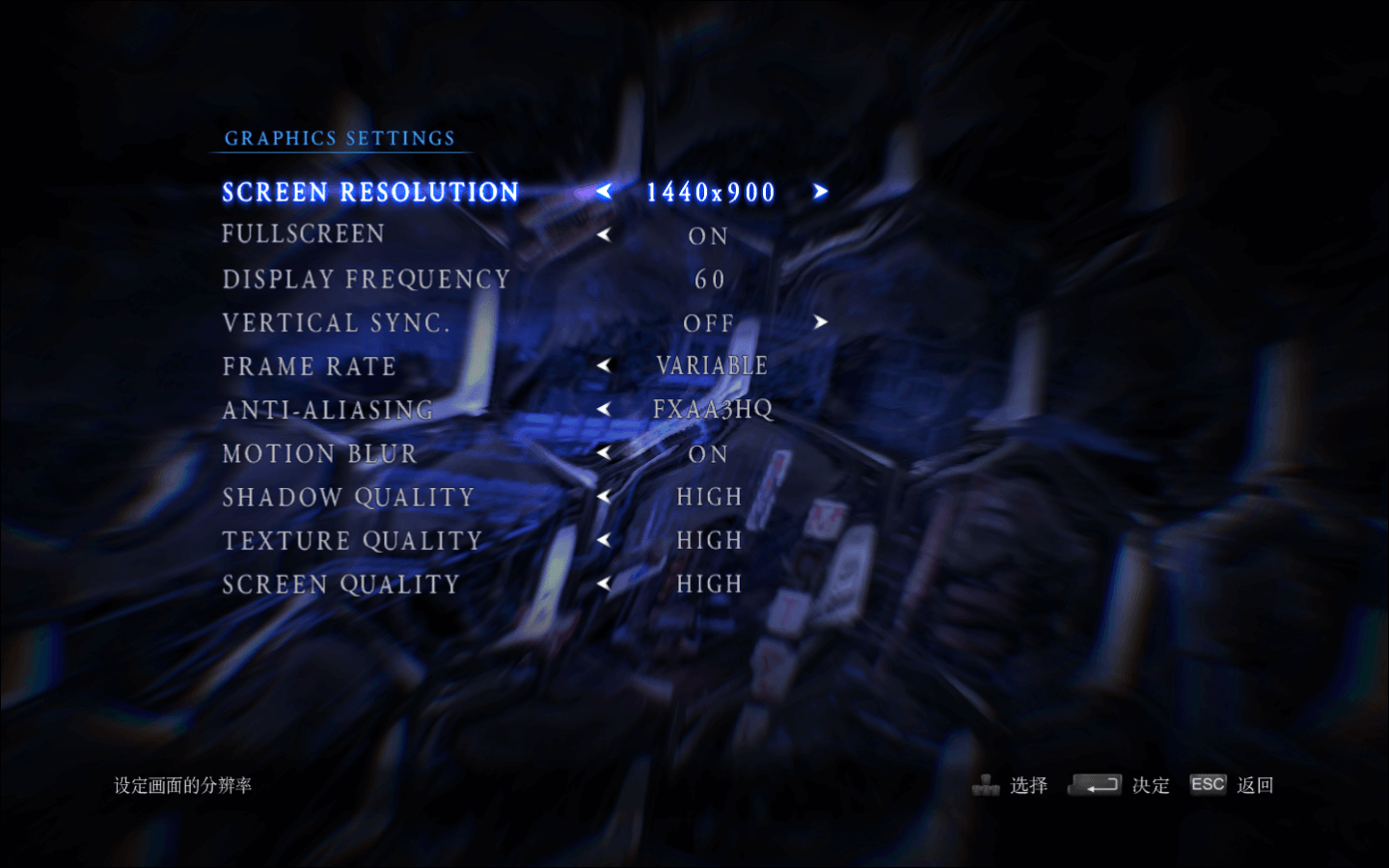Turn on Vertical Sync with right arrow
Screen dimensions: 1389x868
pyautogui.click(x=820, y=322)
